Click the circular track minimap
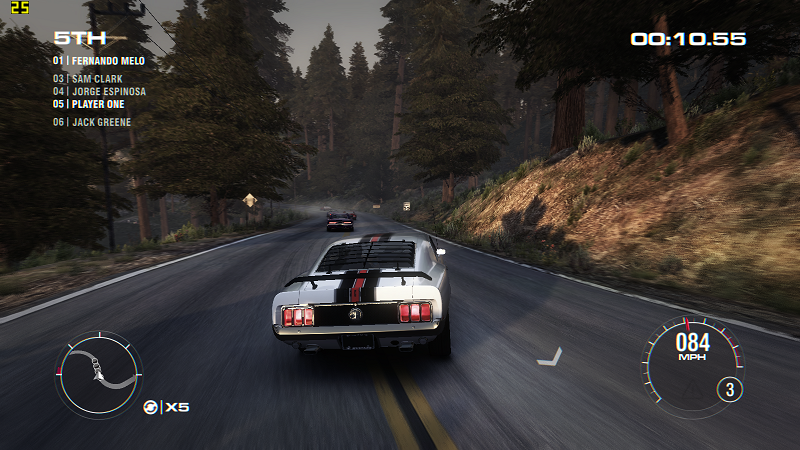Screen dimensions: 800x450 pos(98,374)
